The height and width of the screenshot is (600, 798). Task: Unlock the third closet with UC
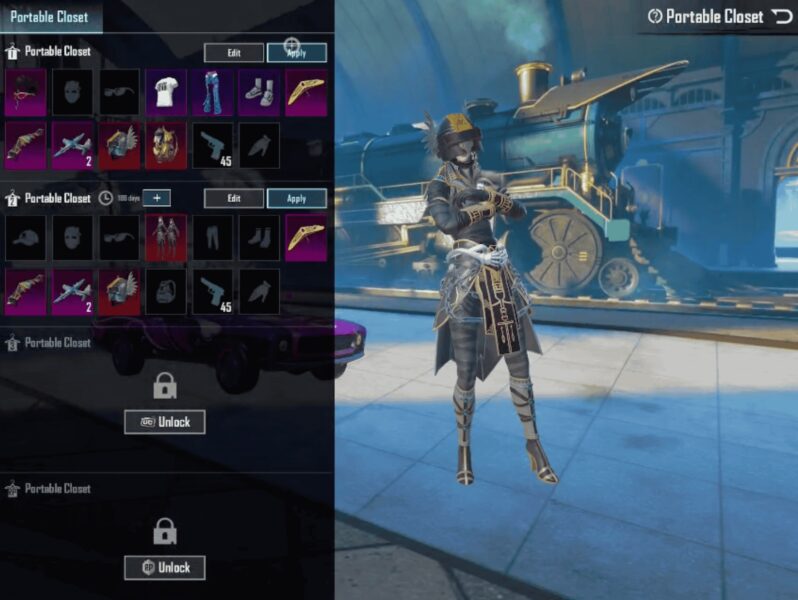(x=165, y=422)
